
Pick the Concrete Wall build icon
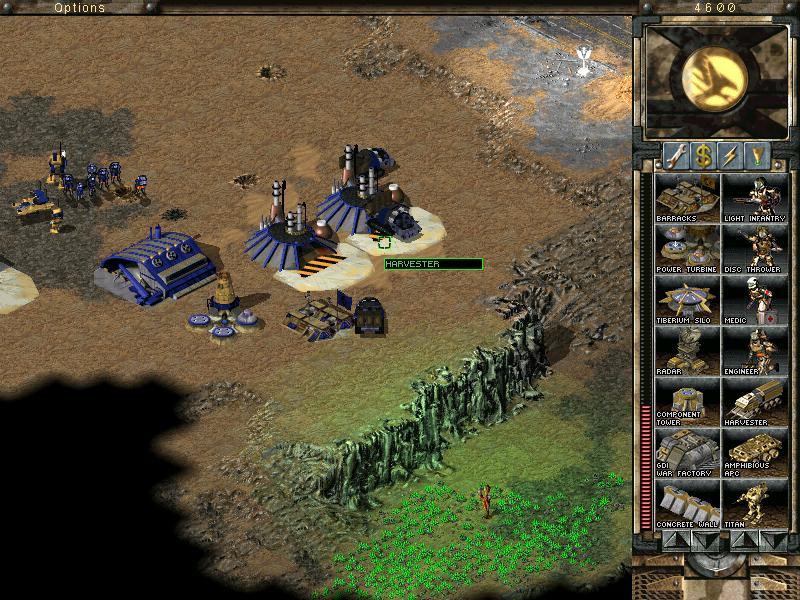(x=687, y=503)
